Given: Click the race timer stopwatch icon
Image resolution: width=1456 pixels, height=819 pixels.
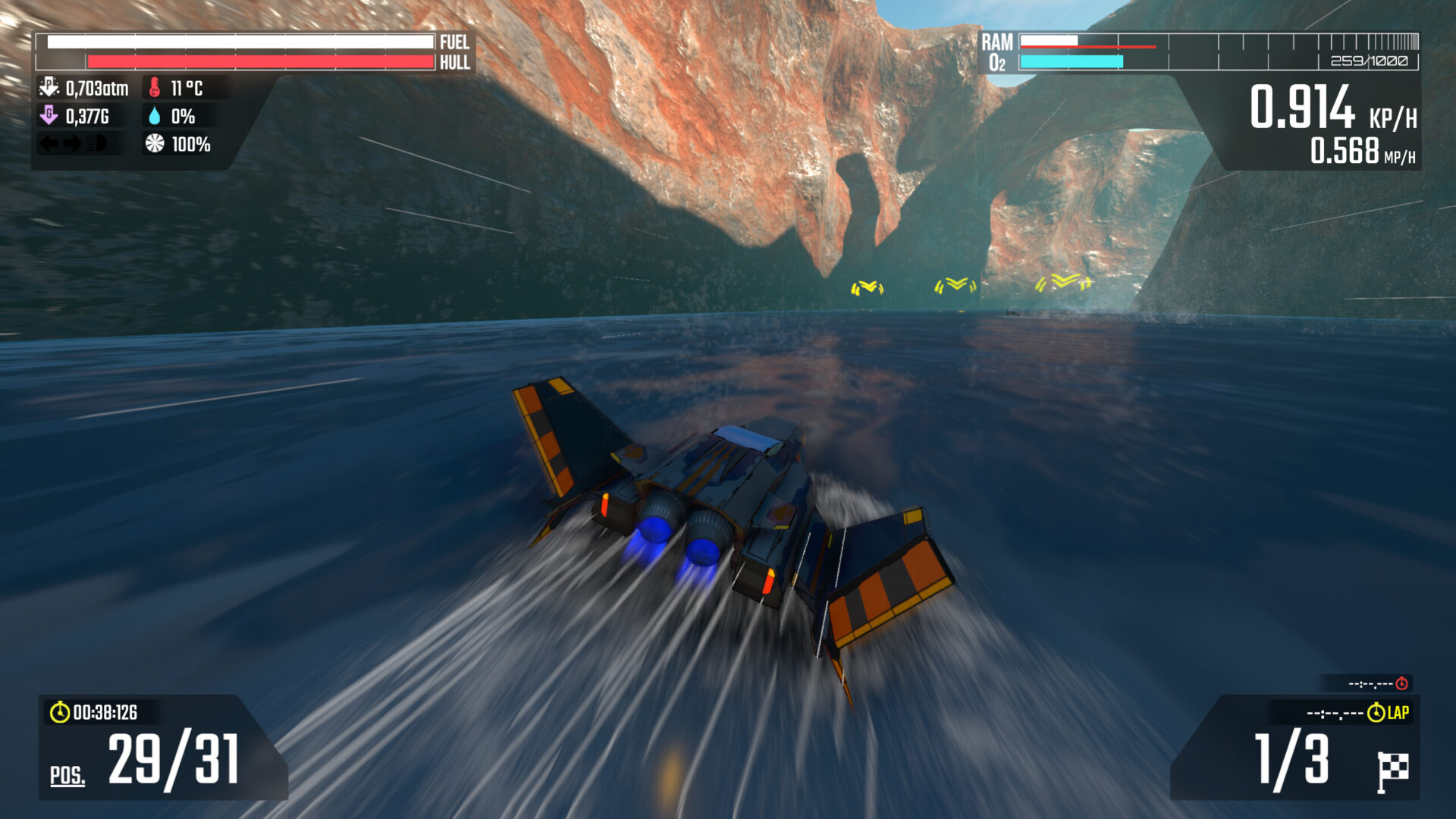Looking at the screenshot, I should point(60,711).
